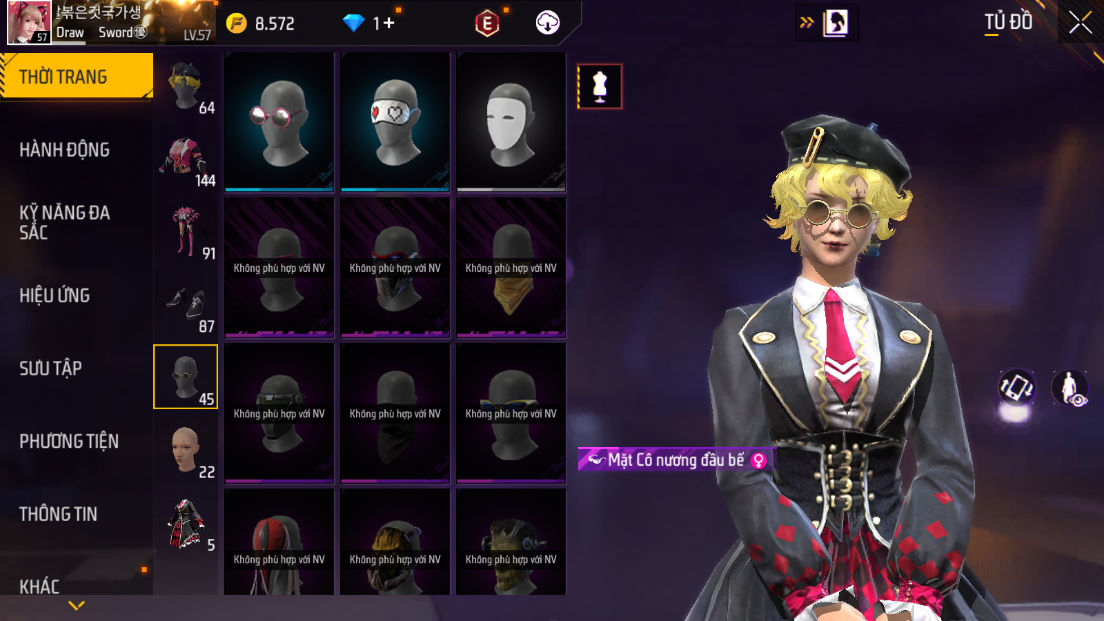1104x621 pixels.
Task: Open the Thông Tin section
Action: (59, 514)
